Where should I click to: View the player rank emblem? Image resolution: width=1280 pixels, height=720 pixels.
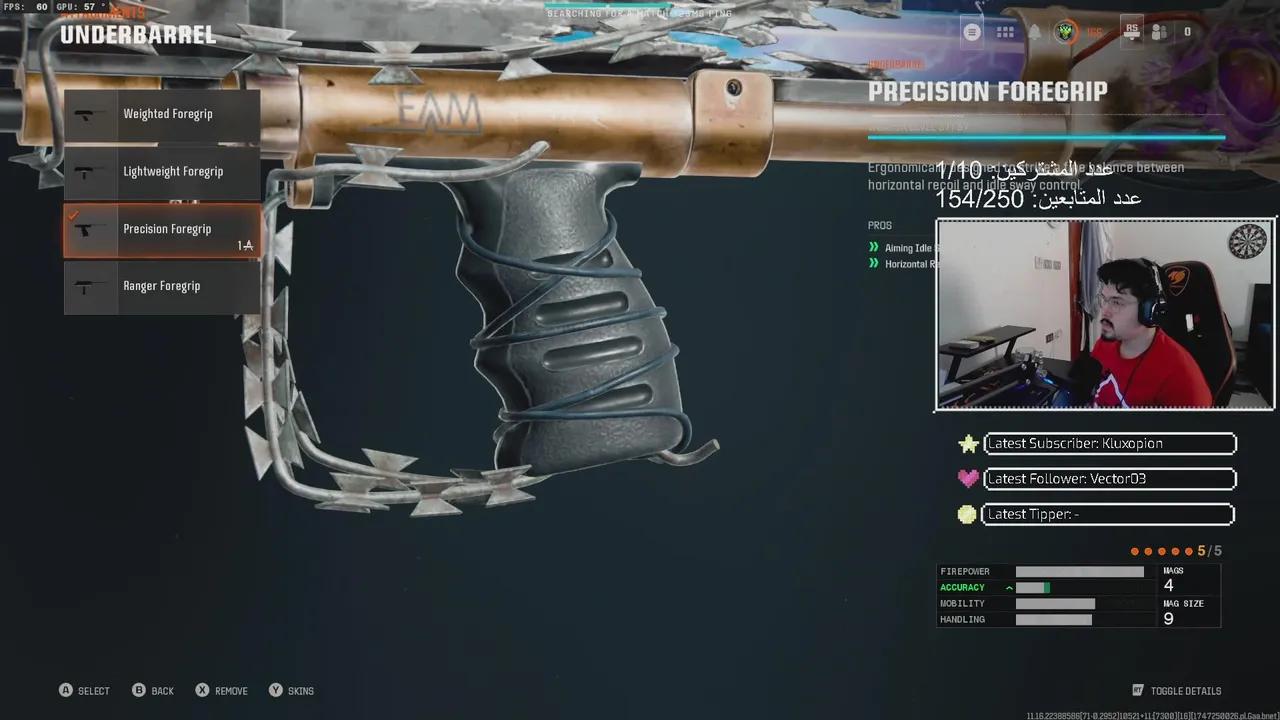[1066, 32]
